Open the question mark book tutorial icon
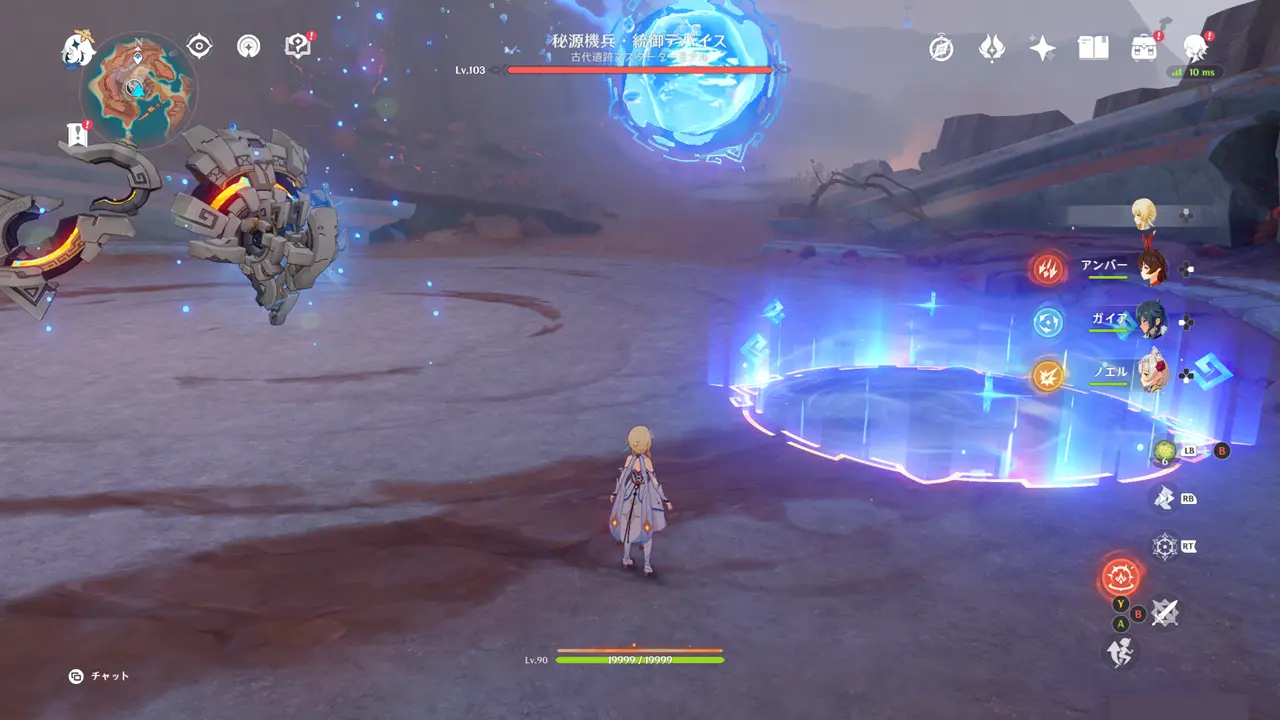The image size is (1280, 720). (298, 46)
